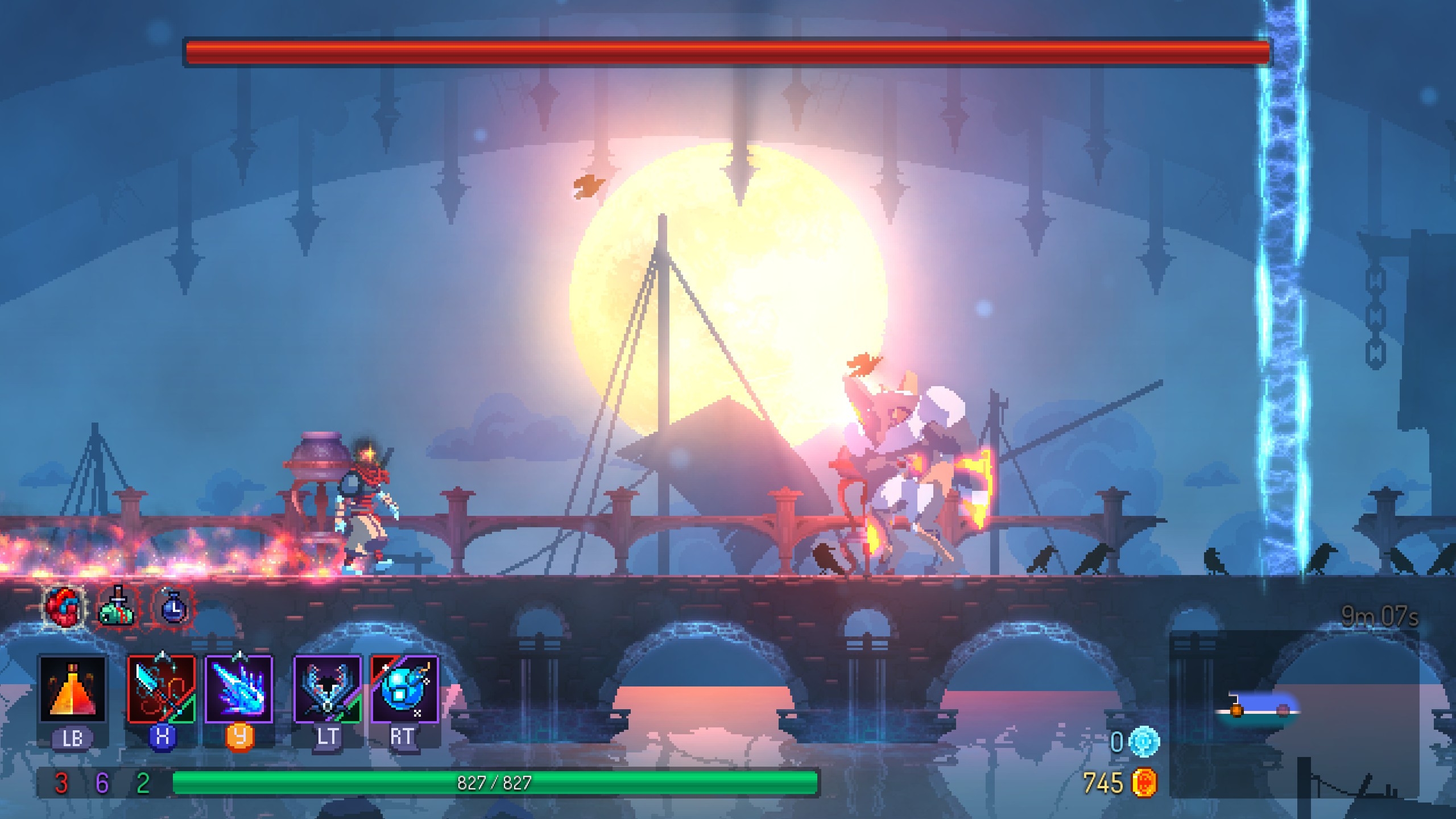
Task: Select the ice shards secondary weapon slot
Action: 239,689
